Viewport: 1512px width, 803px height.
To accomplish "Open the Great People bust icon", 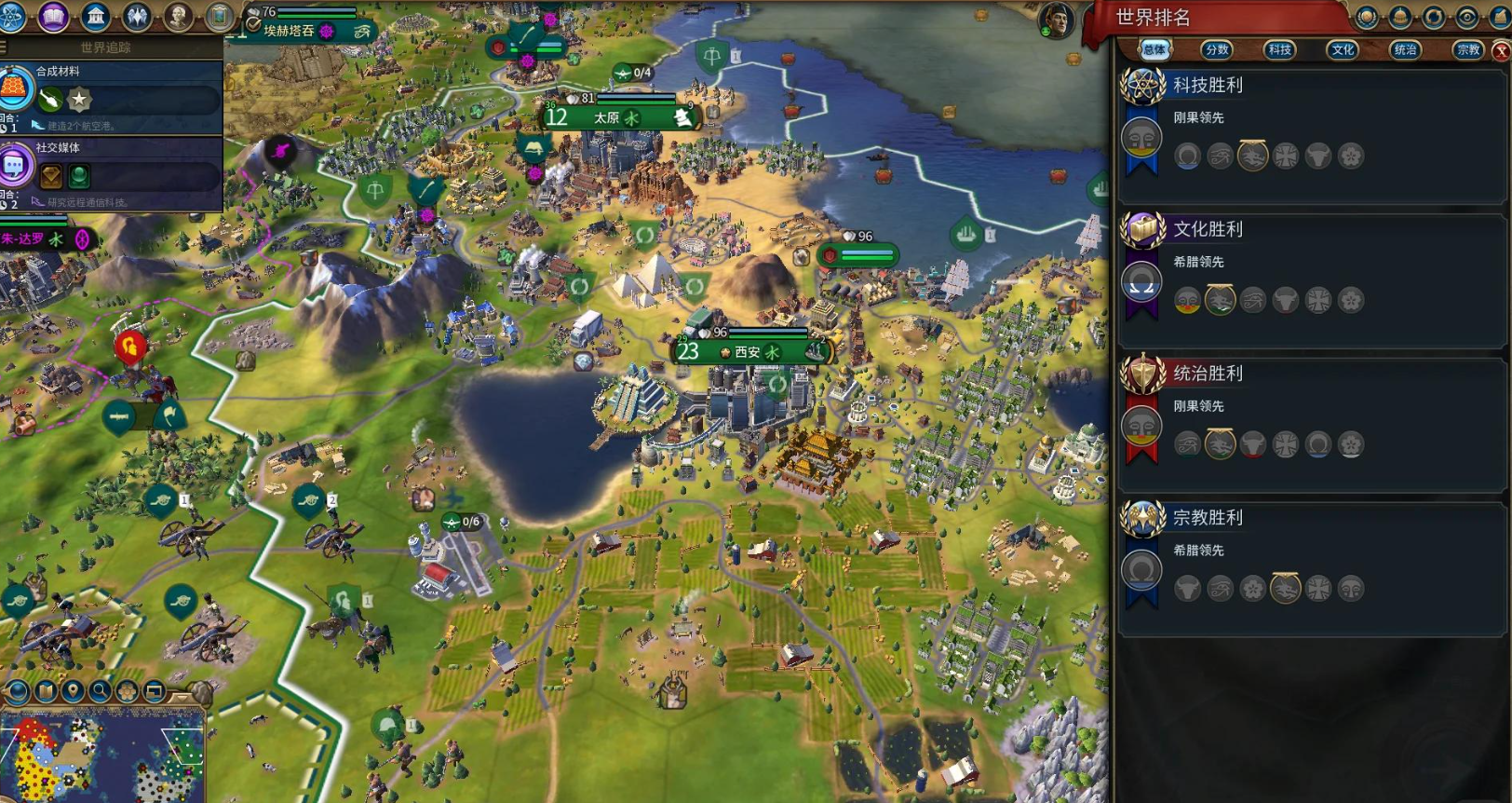I will [178, 16].
